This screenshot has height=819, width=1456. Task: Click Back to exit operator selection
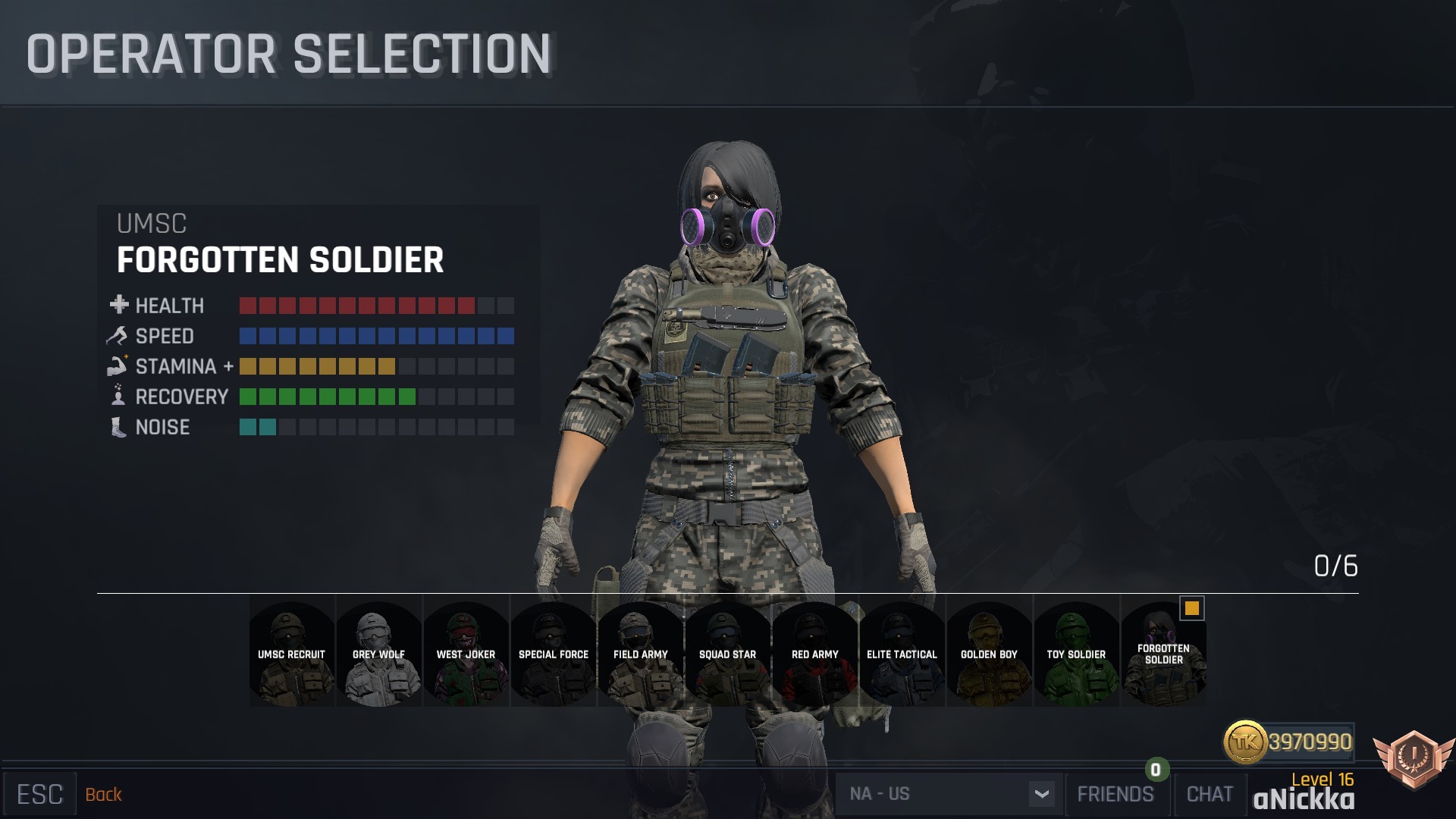tap(104, 795)
